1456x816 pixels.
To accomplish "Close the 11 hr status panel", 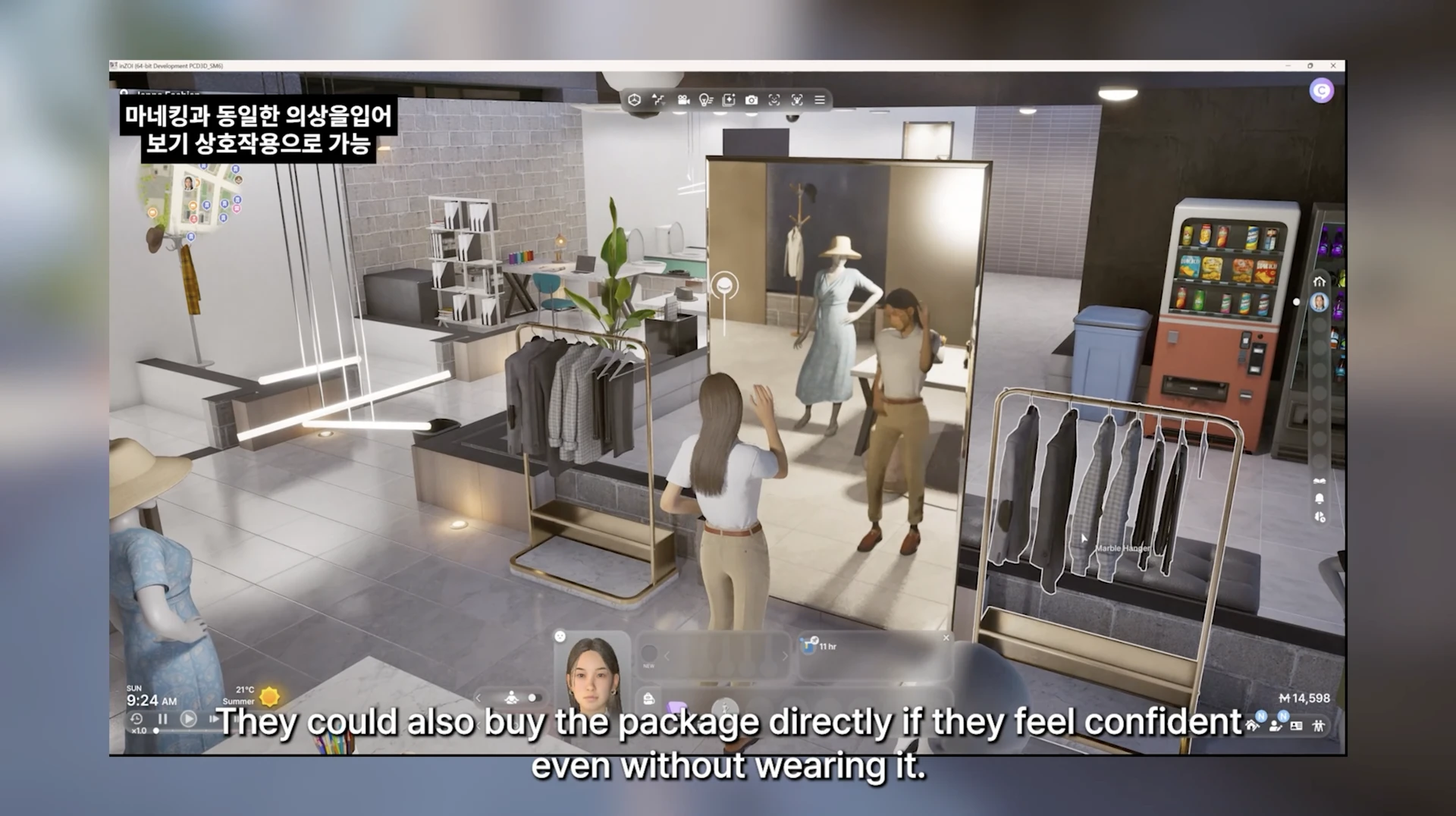I will click(946, 638).
